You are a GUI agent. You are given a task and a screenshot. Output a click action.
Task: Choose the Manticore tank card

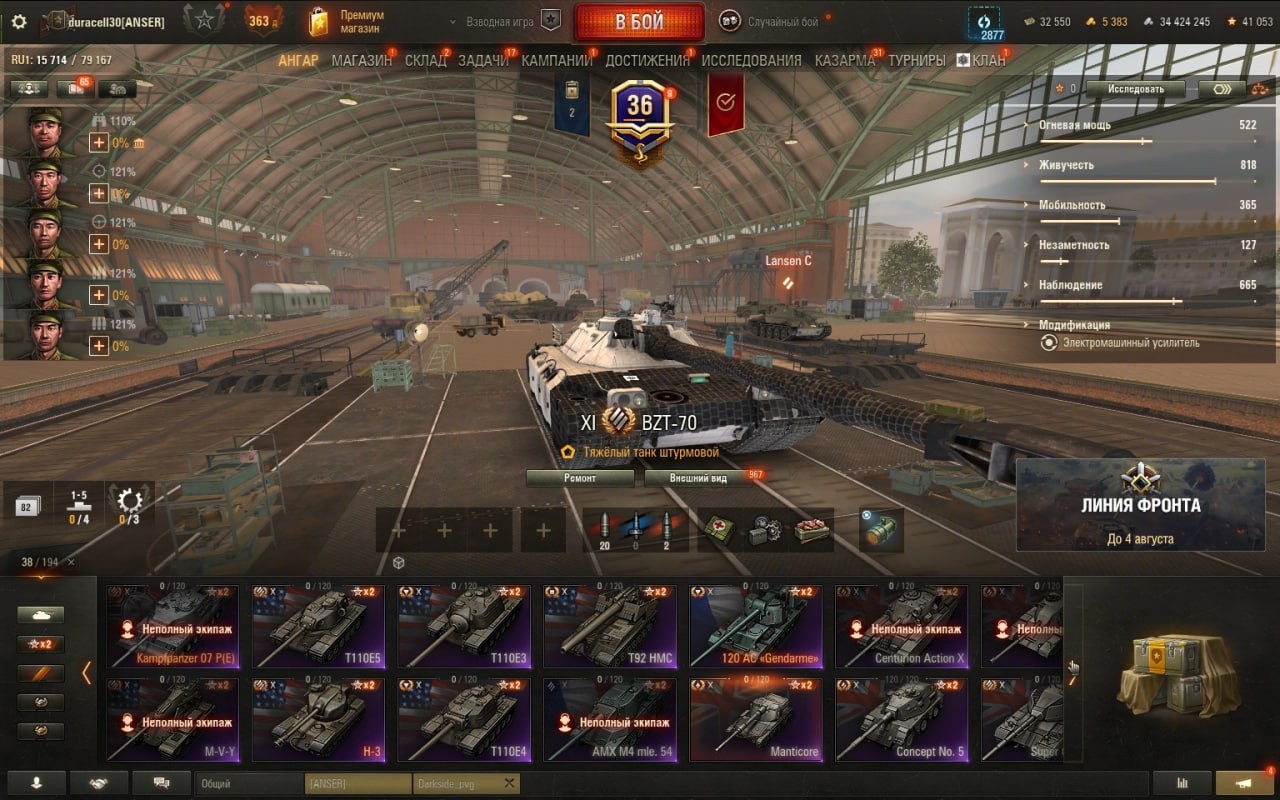click(755, 719)
